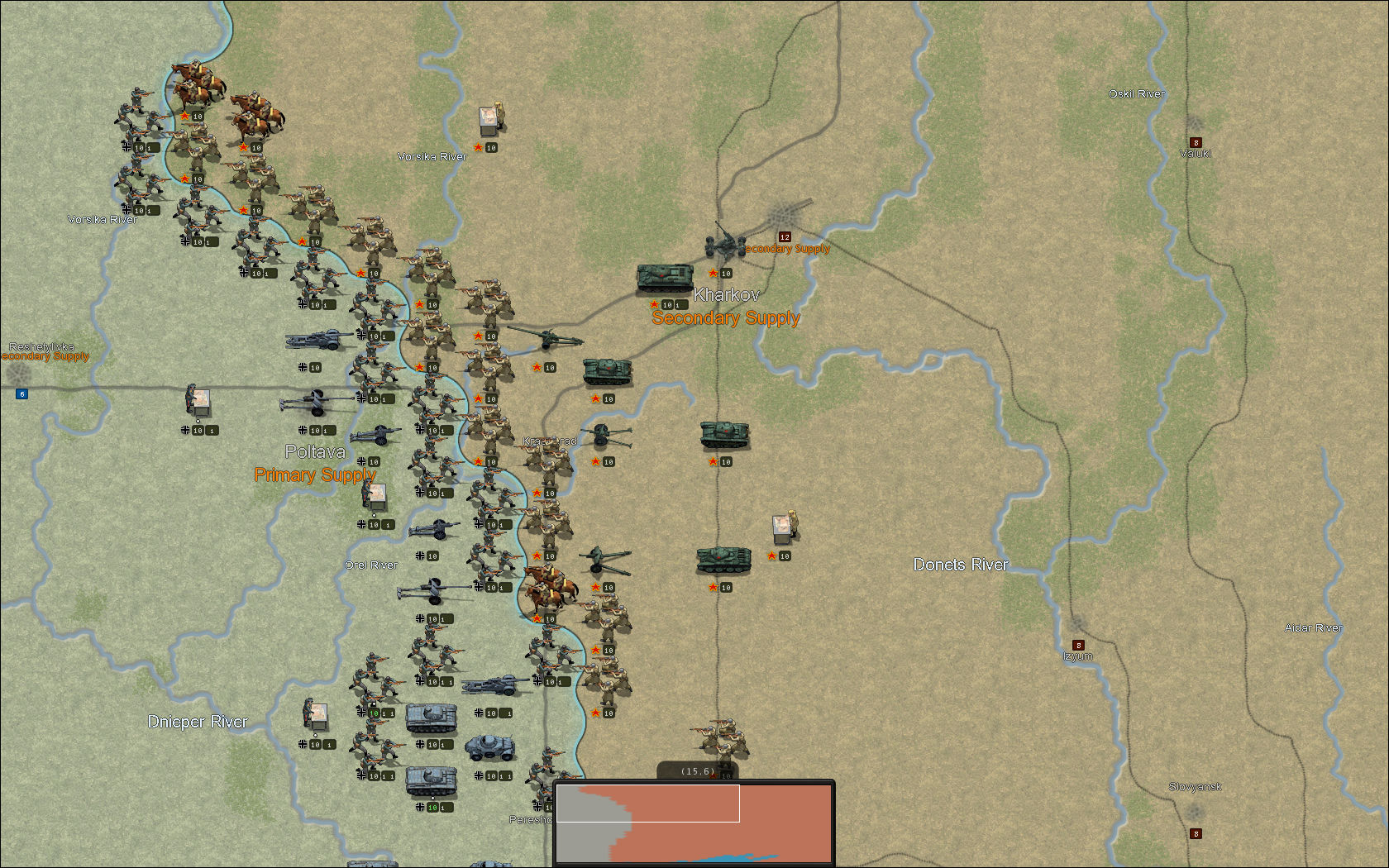Image resolution: width=1389 pixels, height=868 pixels.
Task: Select the Soviet anti-tank gun near Krasnograd
Action: pos(603,434)
